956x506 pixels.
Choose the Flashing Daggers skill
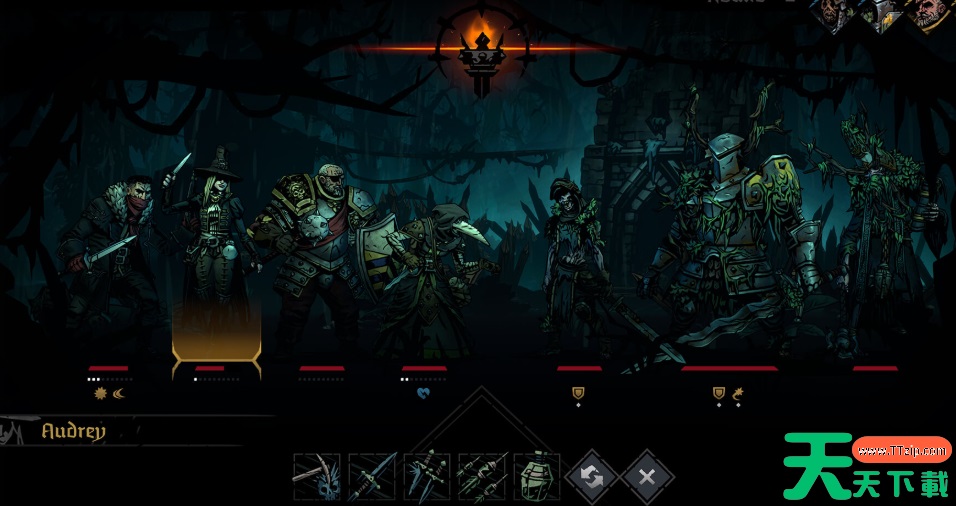[427, 477]
